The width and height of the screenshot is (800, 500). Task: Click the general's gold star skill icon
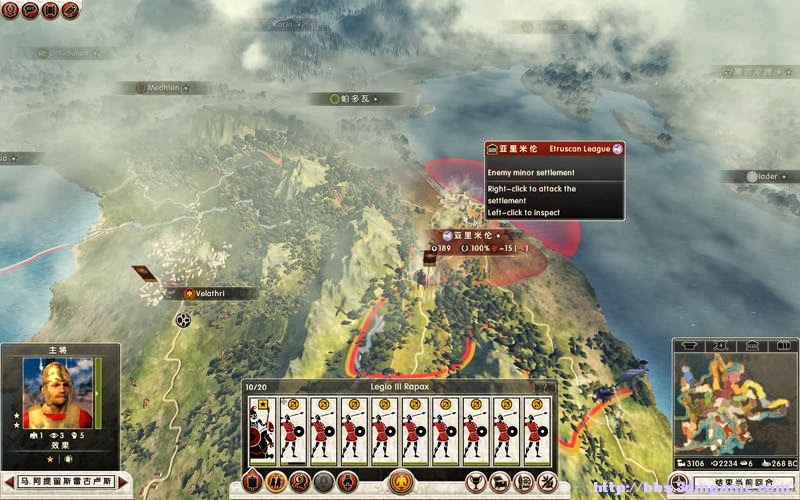pos(48,458)
